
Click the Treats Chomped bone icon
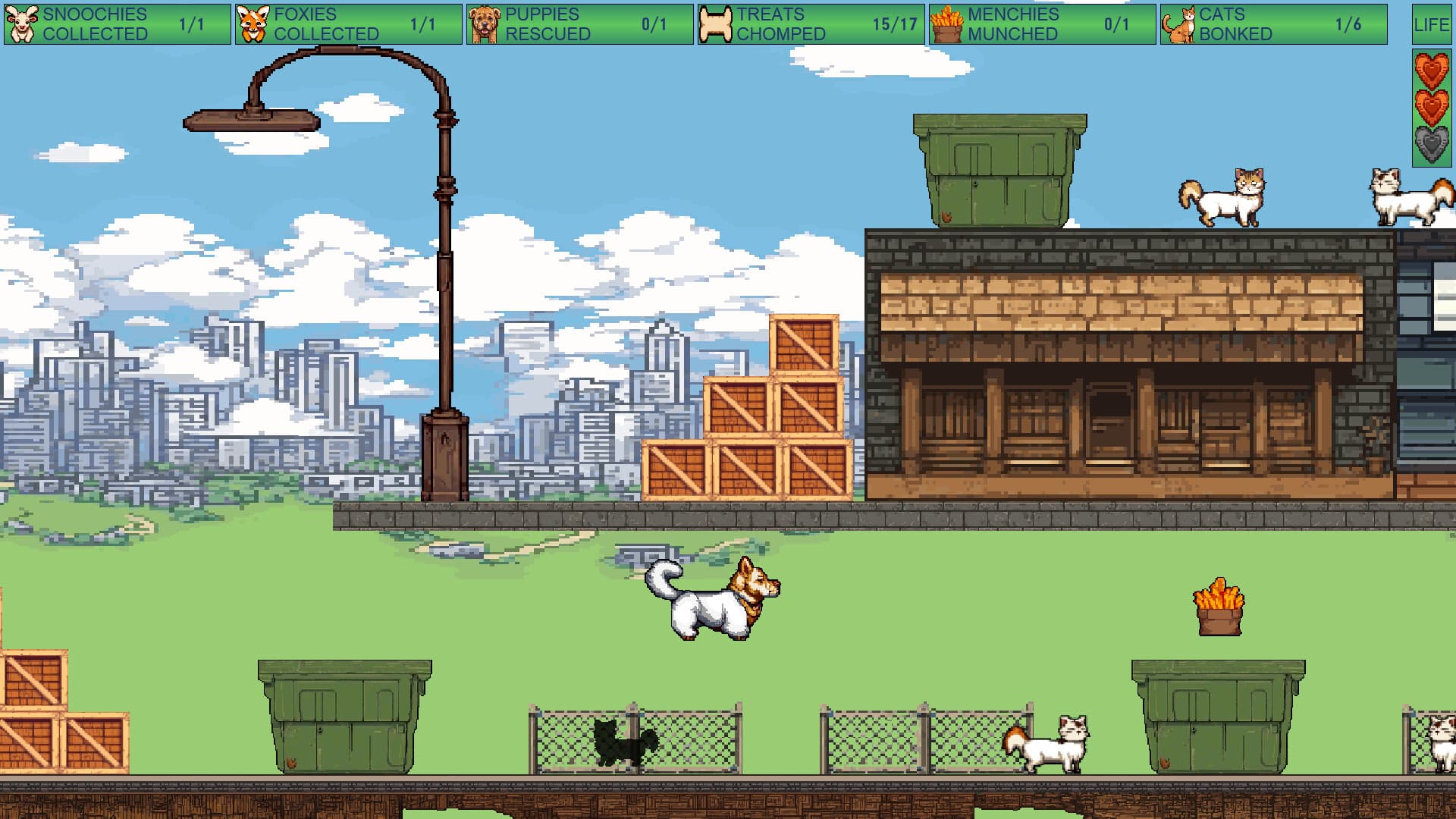[x=717, y=23]
